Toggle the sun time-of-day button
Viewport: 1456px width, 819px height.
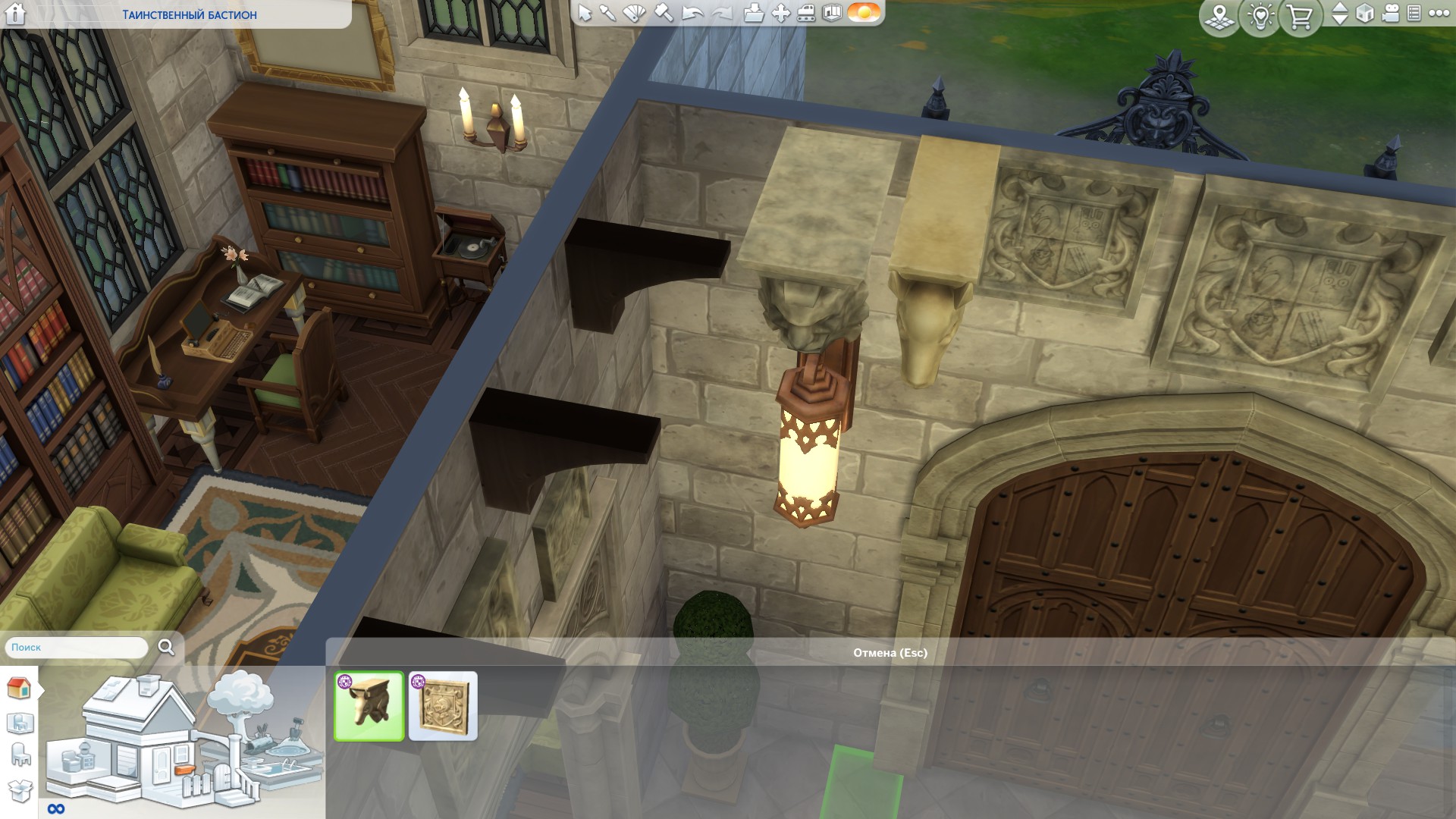pyautogui.click(x=863, y=13)
